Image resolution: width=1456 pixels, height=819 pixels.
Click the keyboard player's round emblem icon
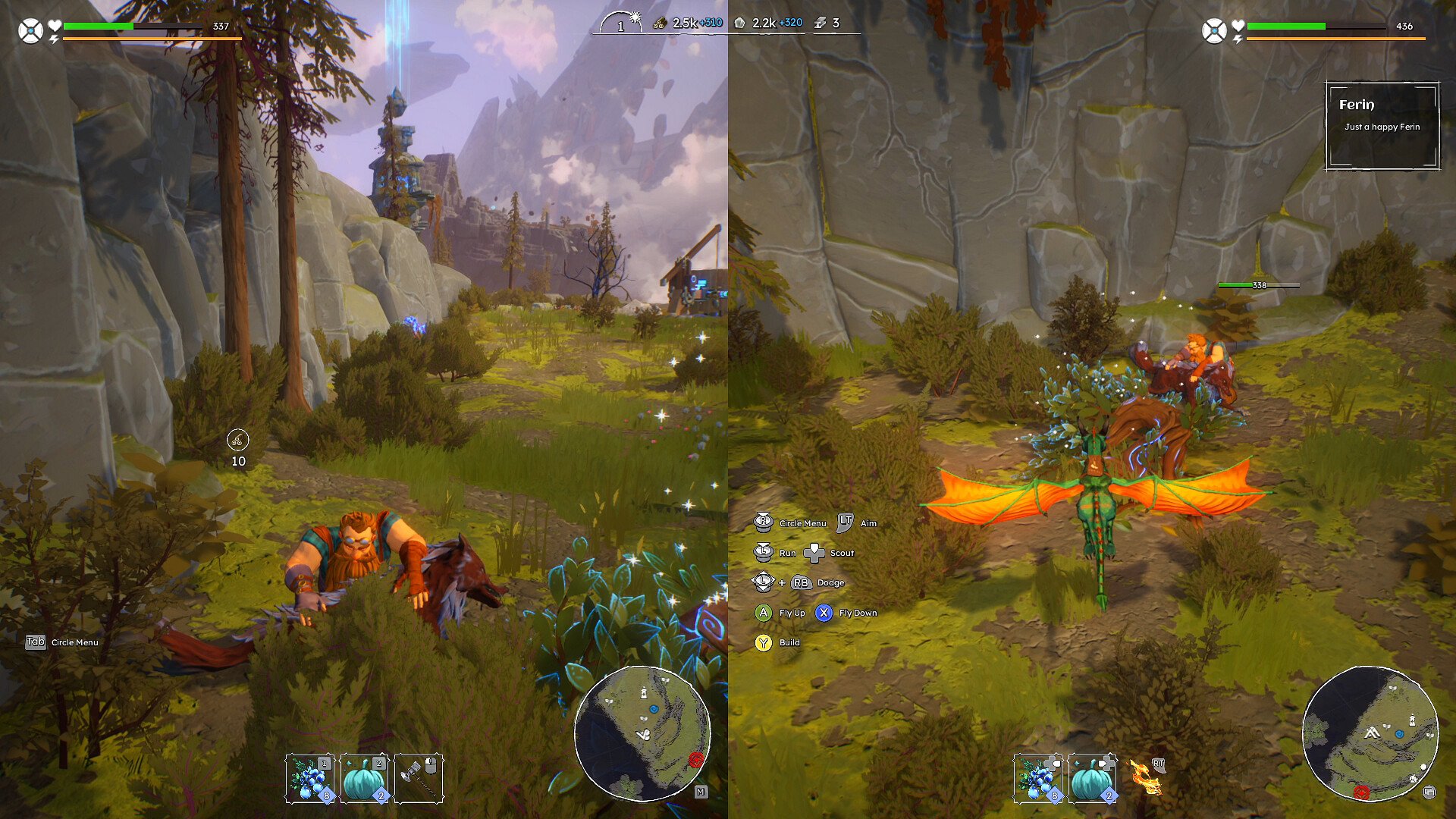tap(30, 31)
